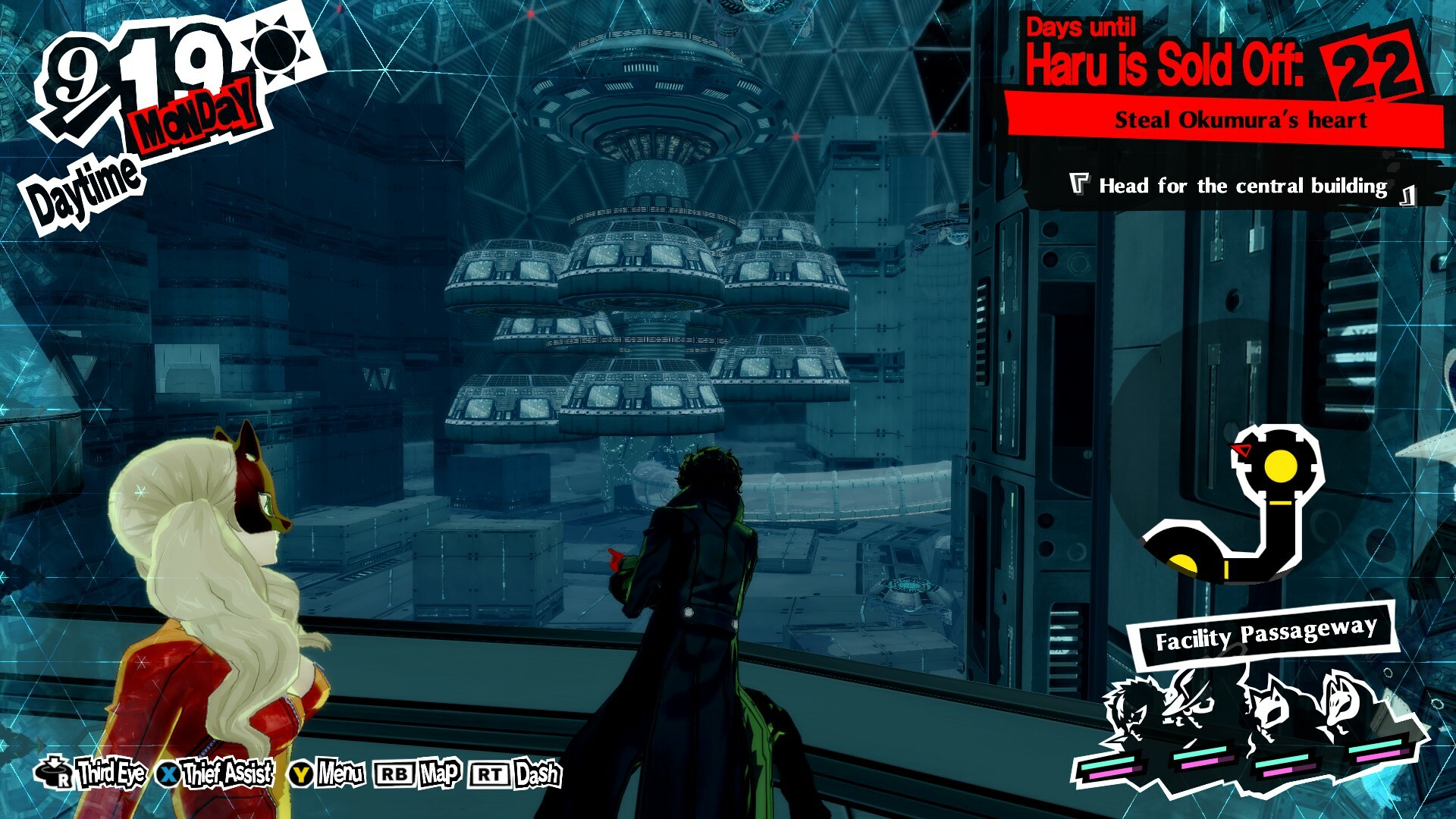Viewport: 1456px width, 819px height.
Task: Choose the hat-and-mustache party member portrait
Action: click(1190, 701)
